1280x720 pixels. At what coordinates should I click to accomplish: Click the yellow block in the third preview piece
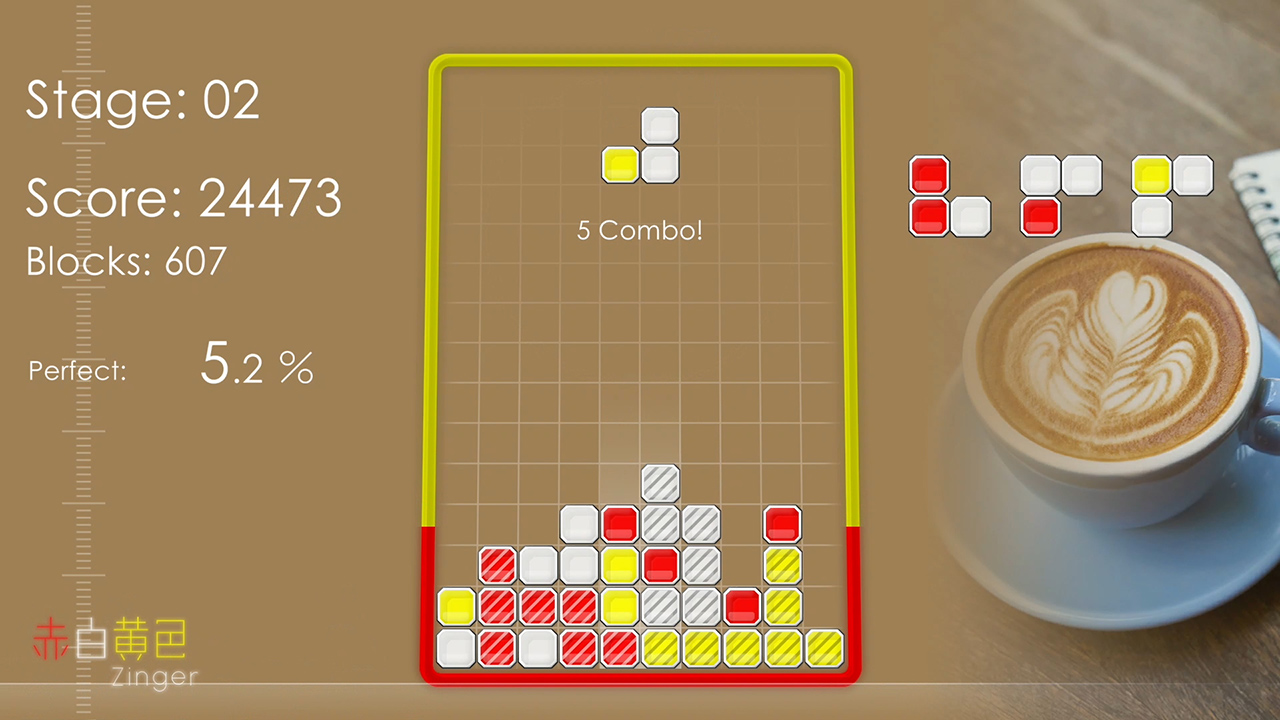pyautogui.click(x=1151, y=175)
